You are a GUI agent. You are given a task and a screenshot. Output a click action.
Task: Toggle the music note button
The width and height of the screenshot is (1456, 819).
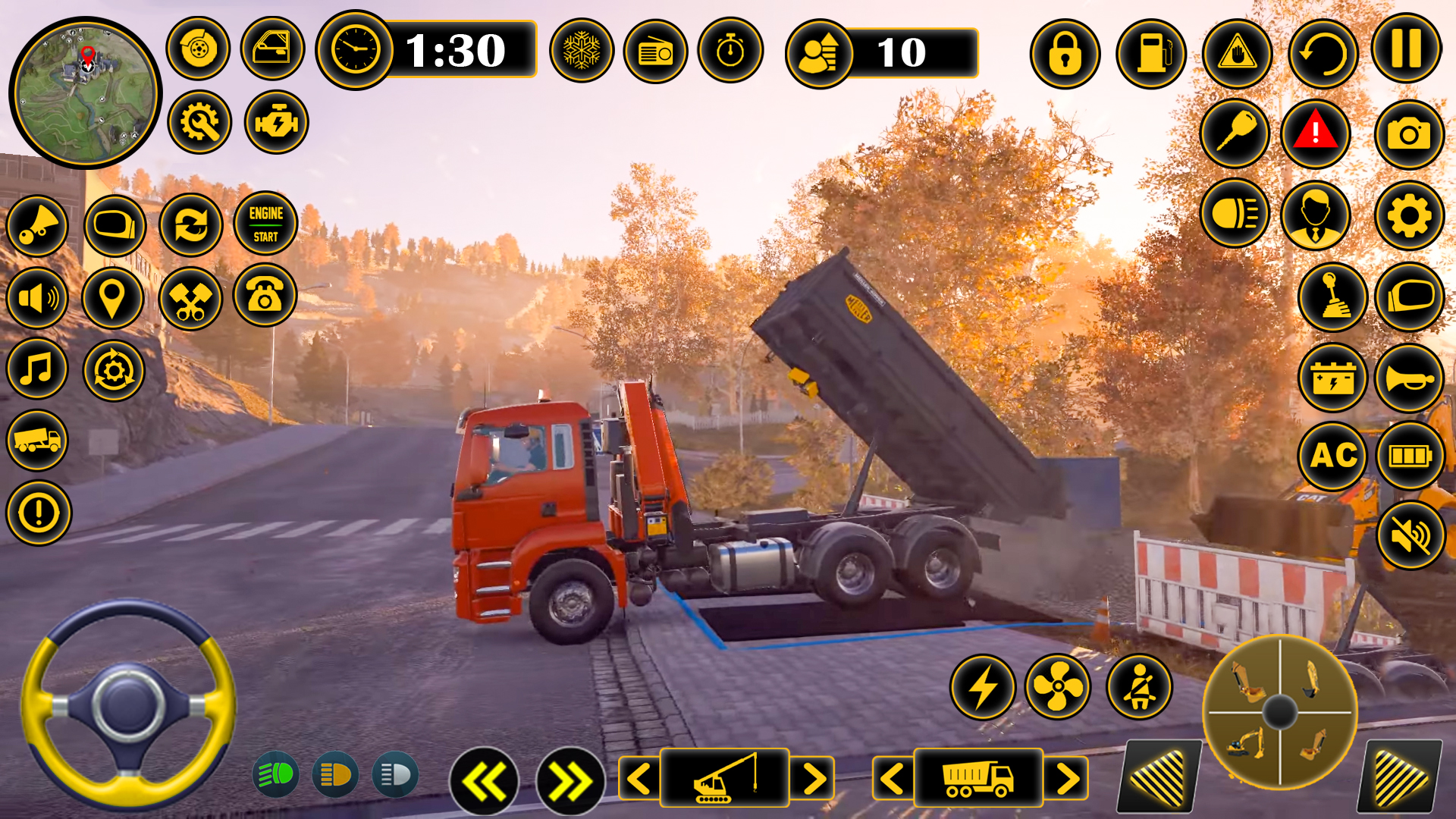click(37, 370)
